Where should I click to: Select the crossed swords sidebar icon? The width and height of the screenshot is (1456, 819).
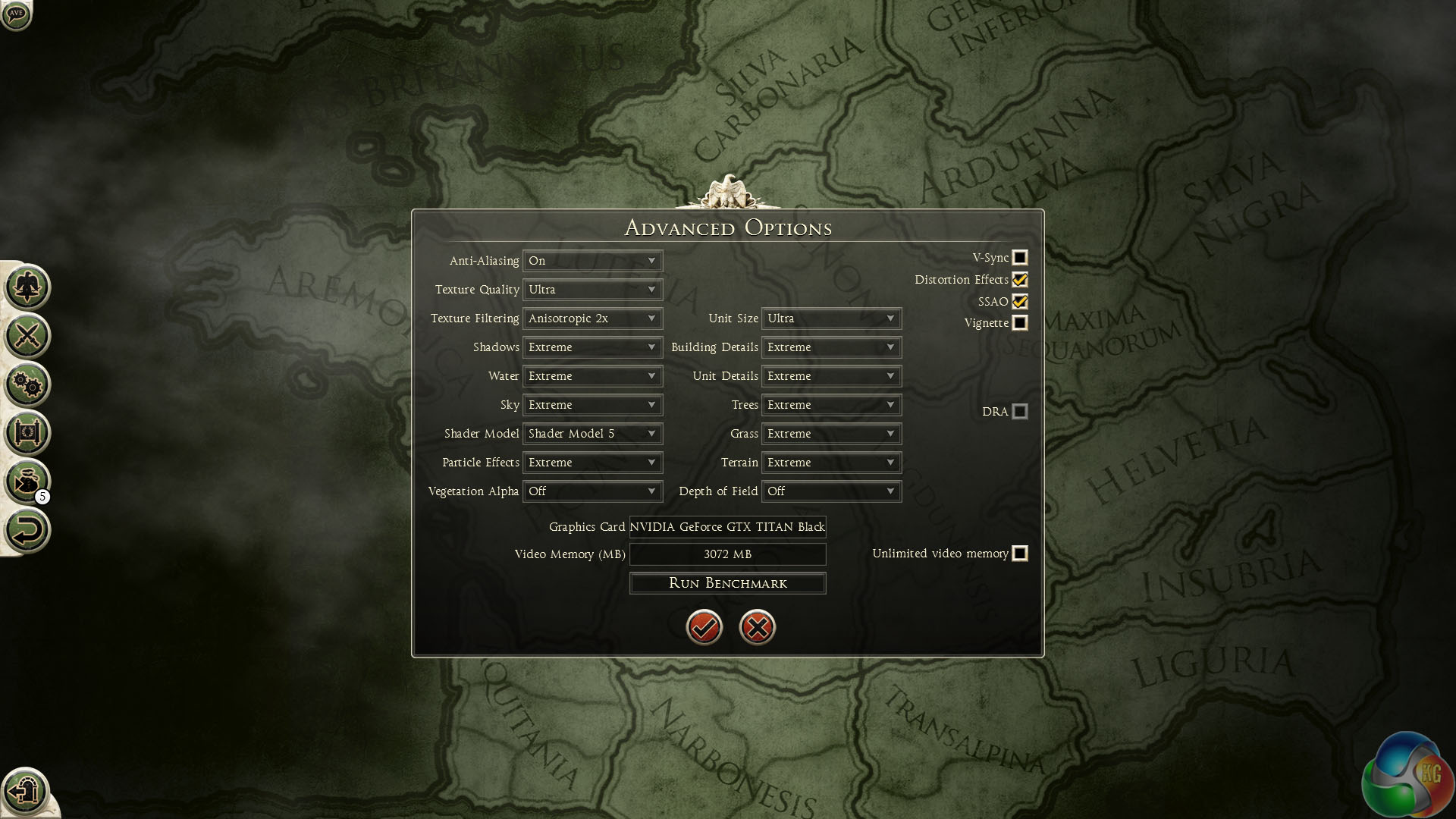tap(27, 336)
